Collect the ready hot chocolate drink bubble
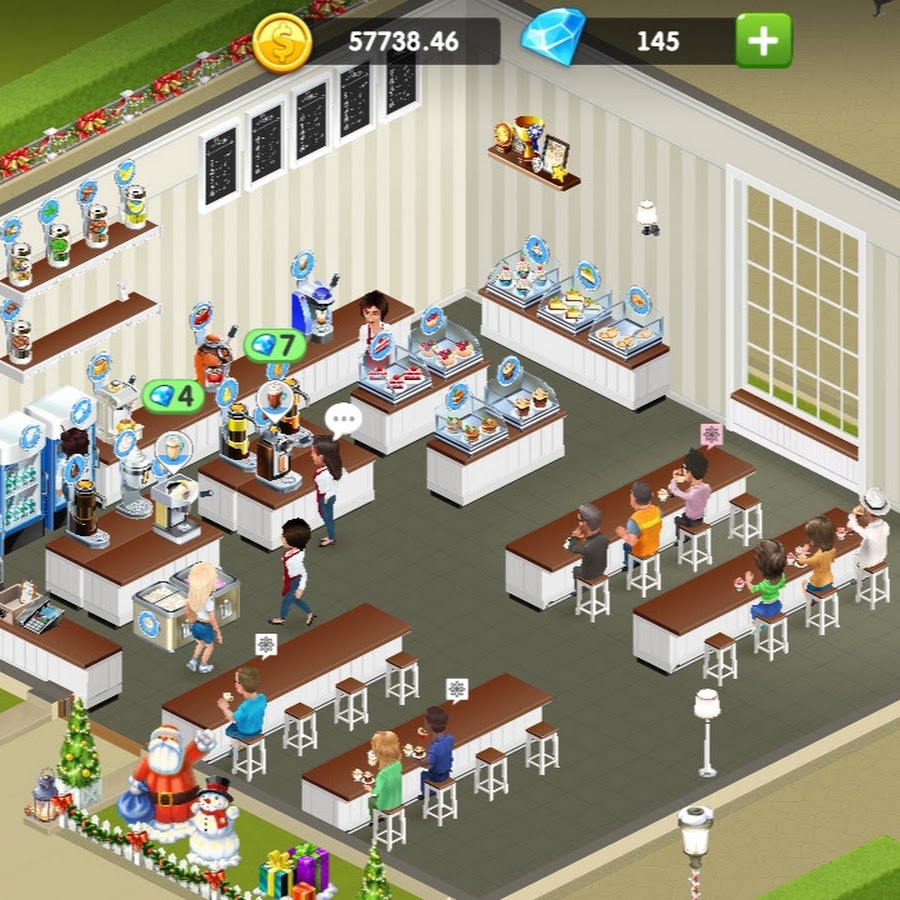 click(x=274, y=398)
